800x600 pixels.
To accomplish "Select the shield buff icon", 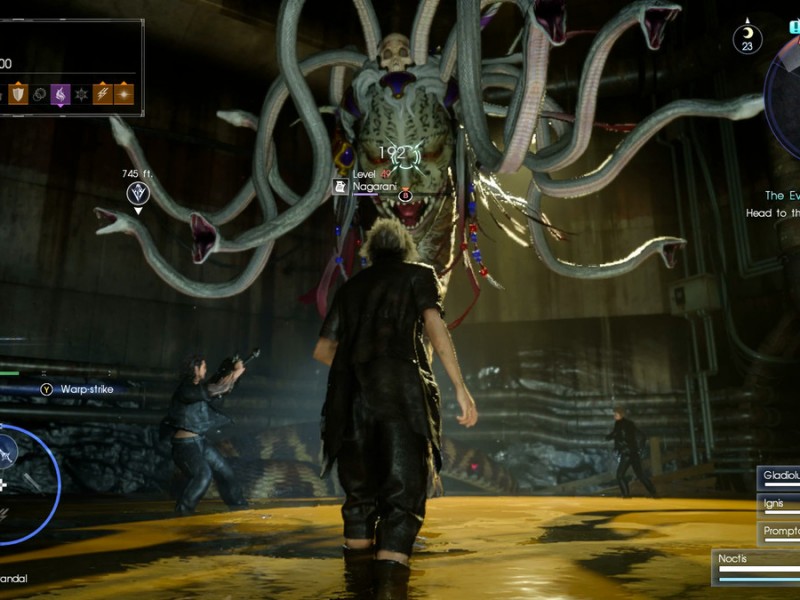I will tap(18, 95).
